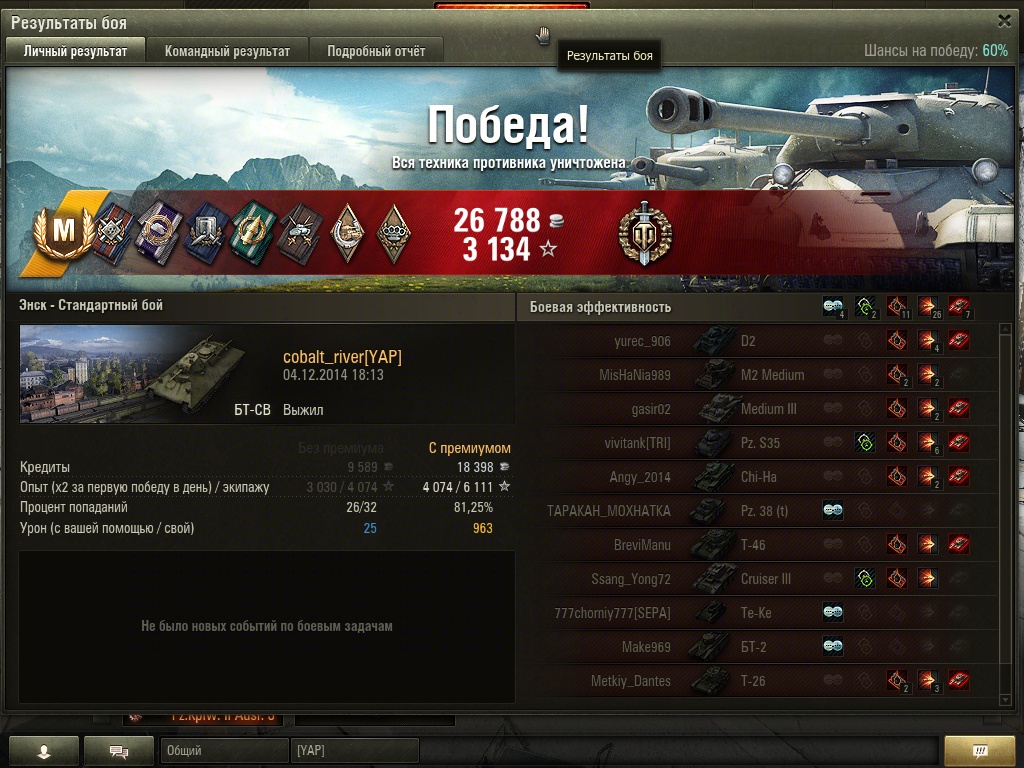This screenshot has width=1024, height=768.
Task: Select MisHaNia989 row in efficiency list
Action: [760, 376]
